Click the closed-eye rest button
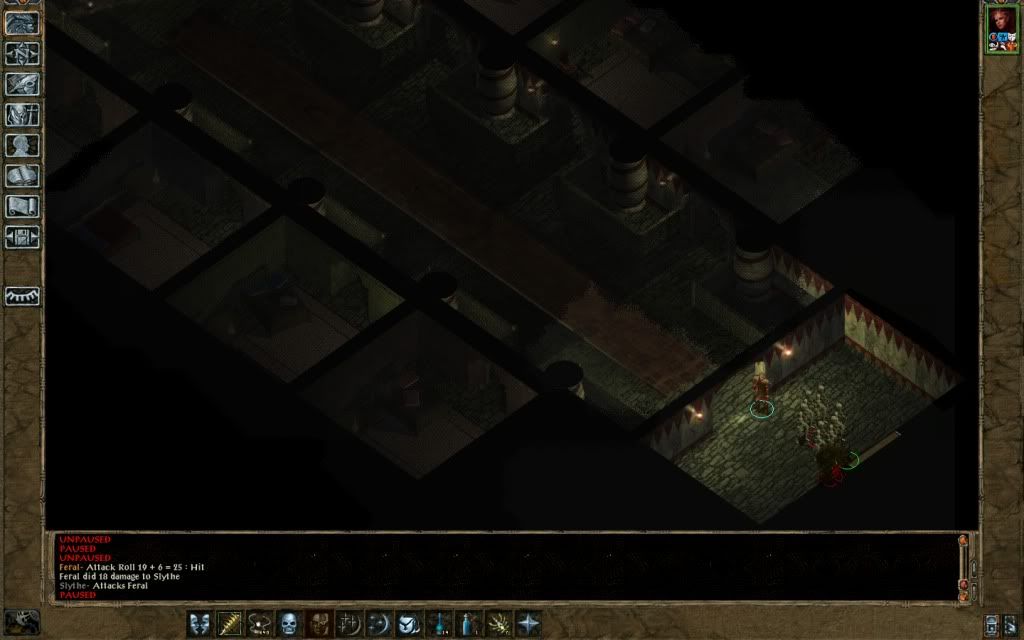This screenshot has height=640, width=1024. click(22, 296)
